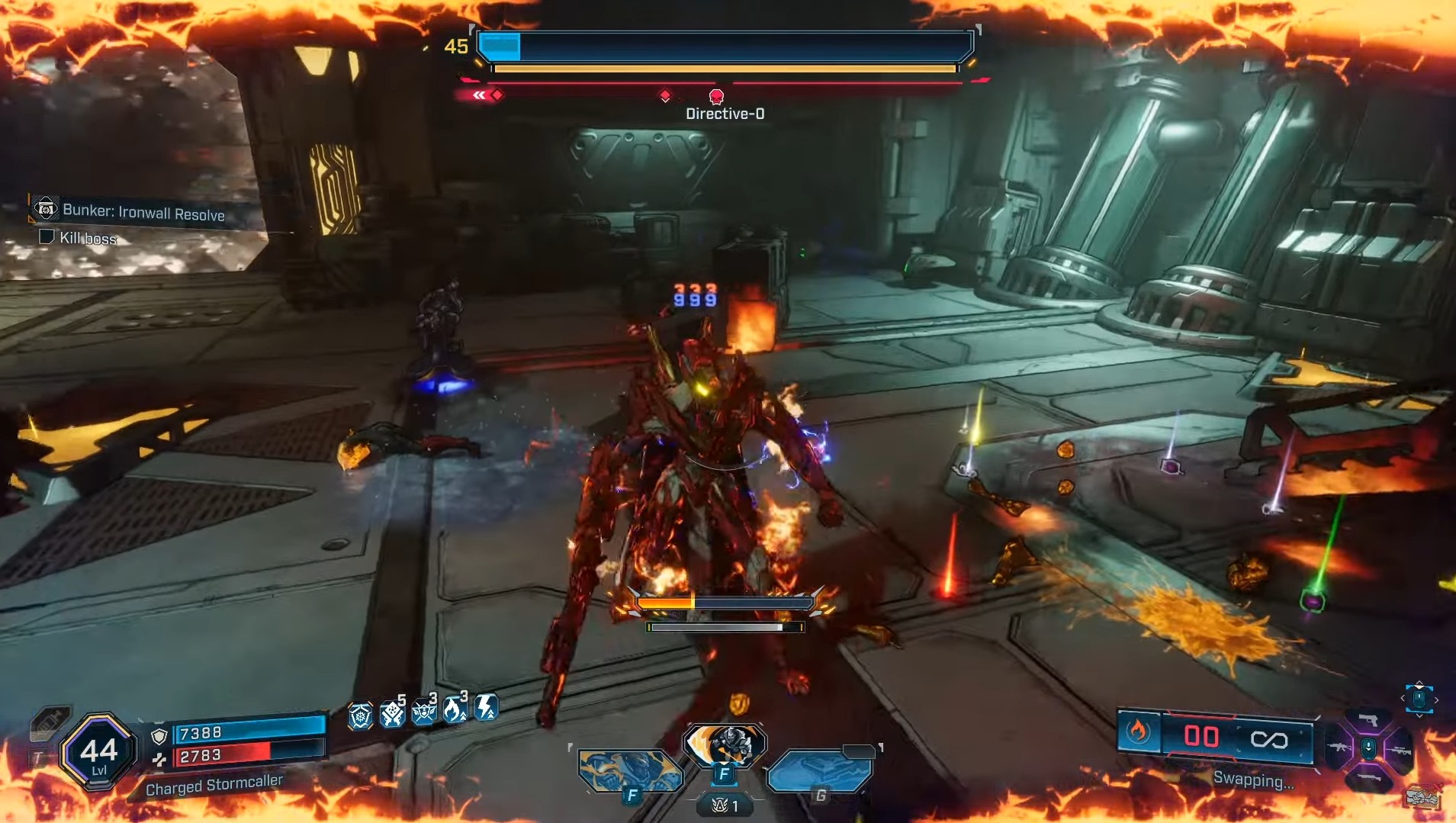Toggle the infinity ammo indicator

(1271, 738)
